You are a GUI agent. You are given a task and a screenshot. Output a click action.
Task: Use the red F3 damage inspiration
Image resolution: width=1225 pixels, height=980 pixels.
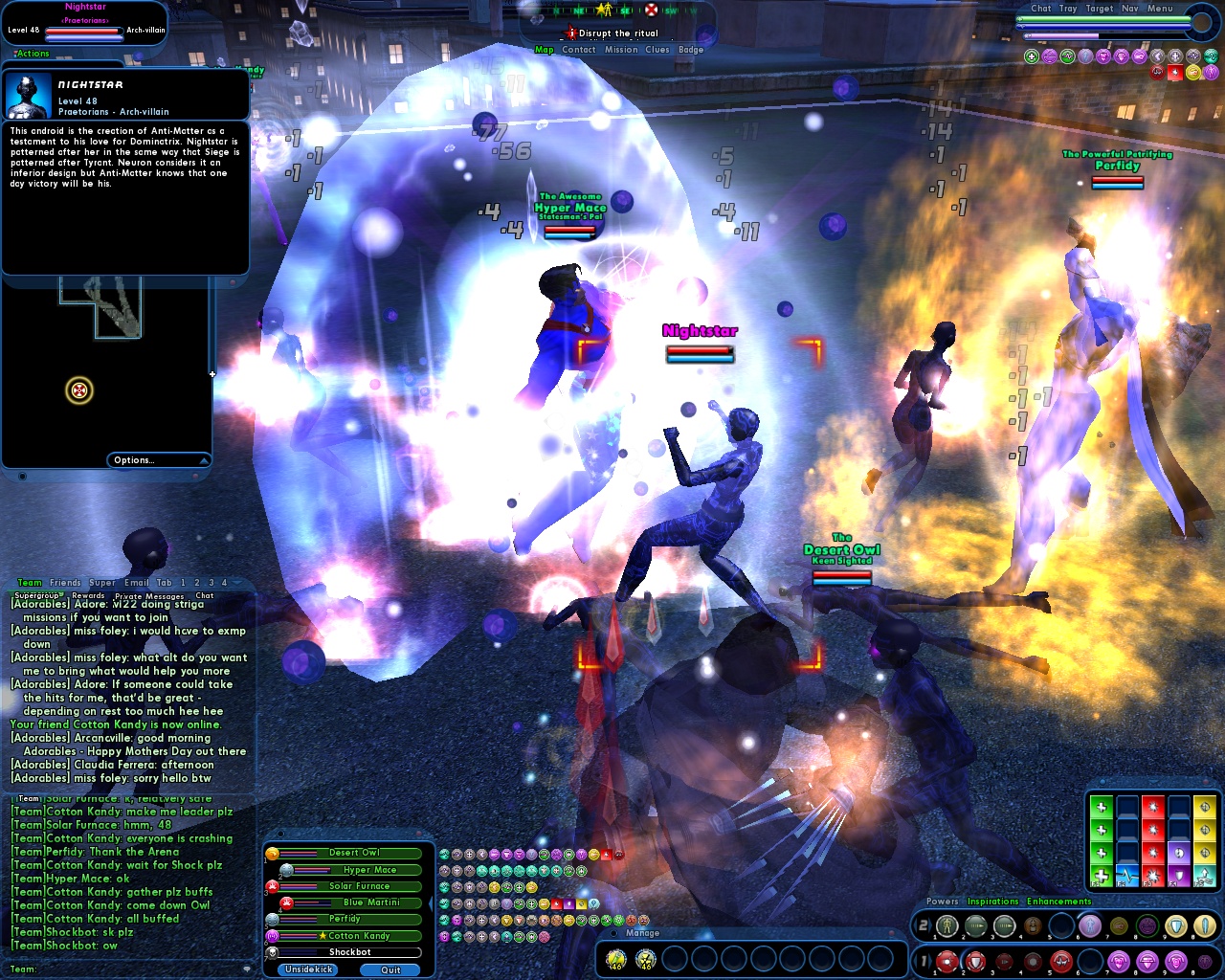pos(1152,876)
